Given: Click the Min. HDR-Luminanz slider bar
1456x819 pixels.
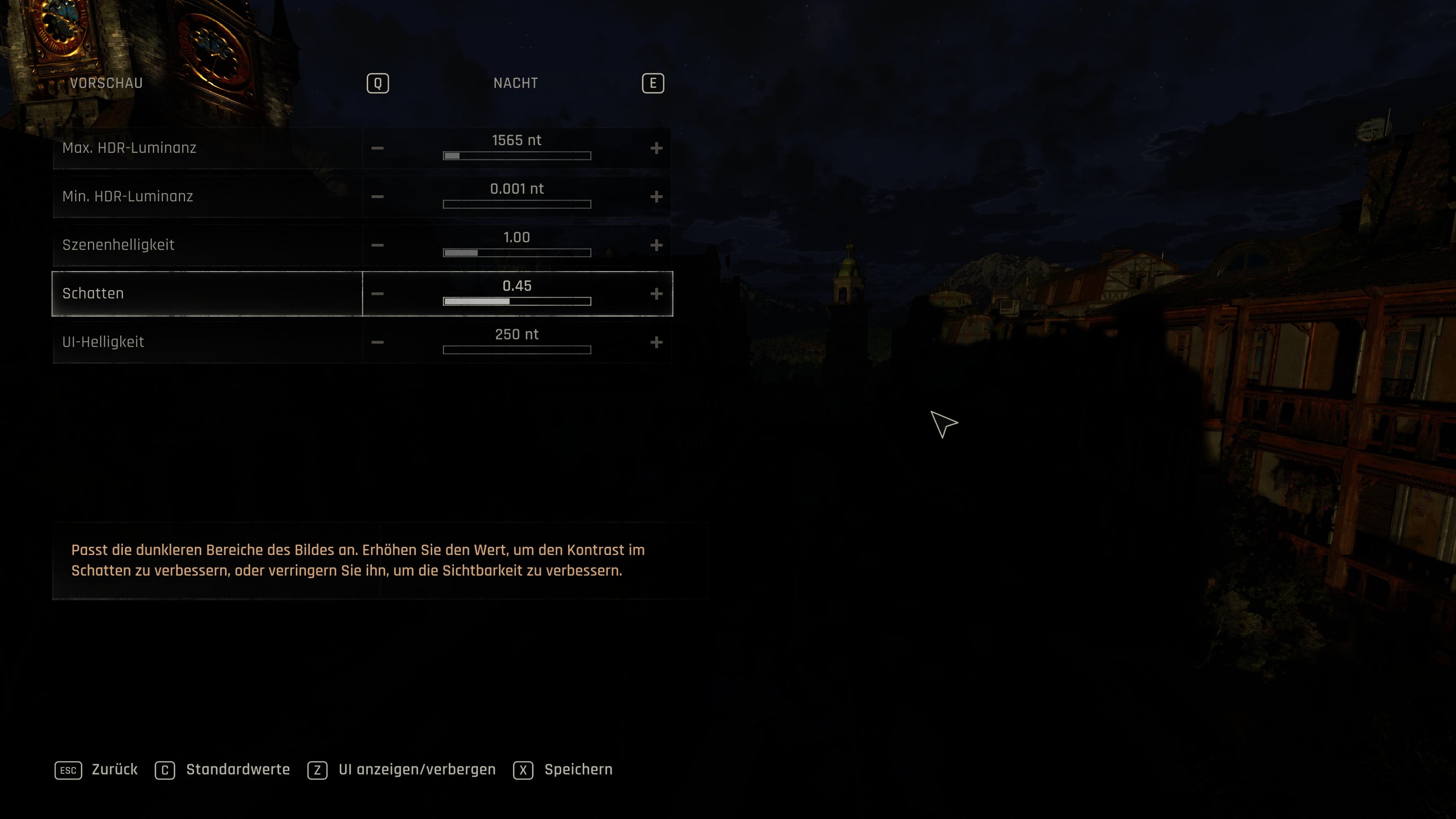Looking at the screenshot, I should (x=516, y=204).
